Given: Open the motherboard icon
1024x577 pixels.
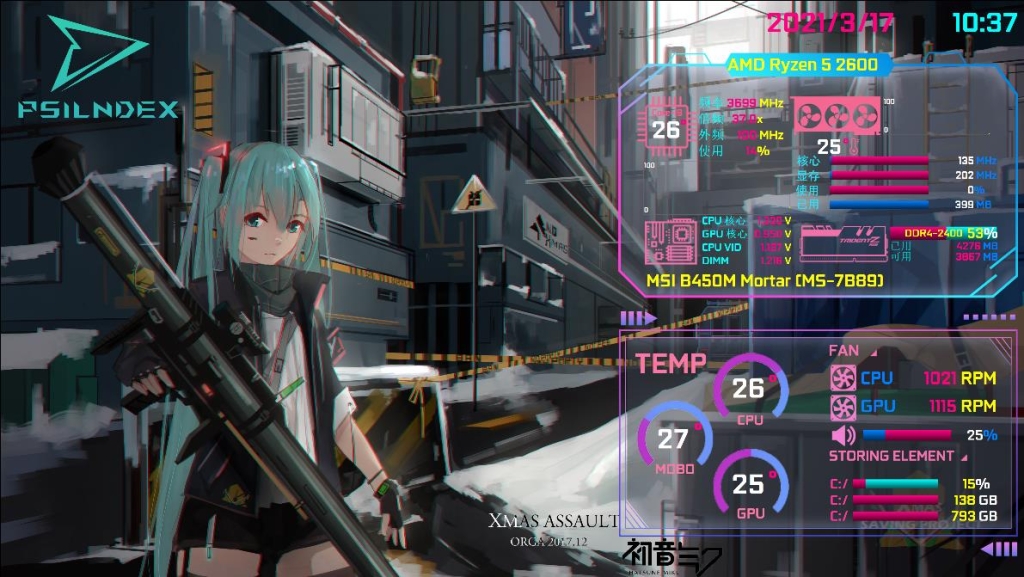Looking at the screenshot, I should [x=670, y=242].
